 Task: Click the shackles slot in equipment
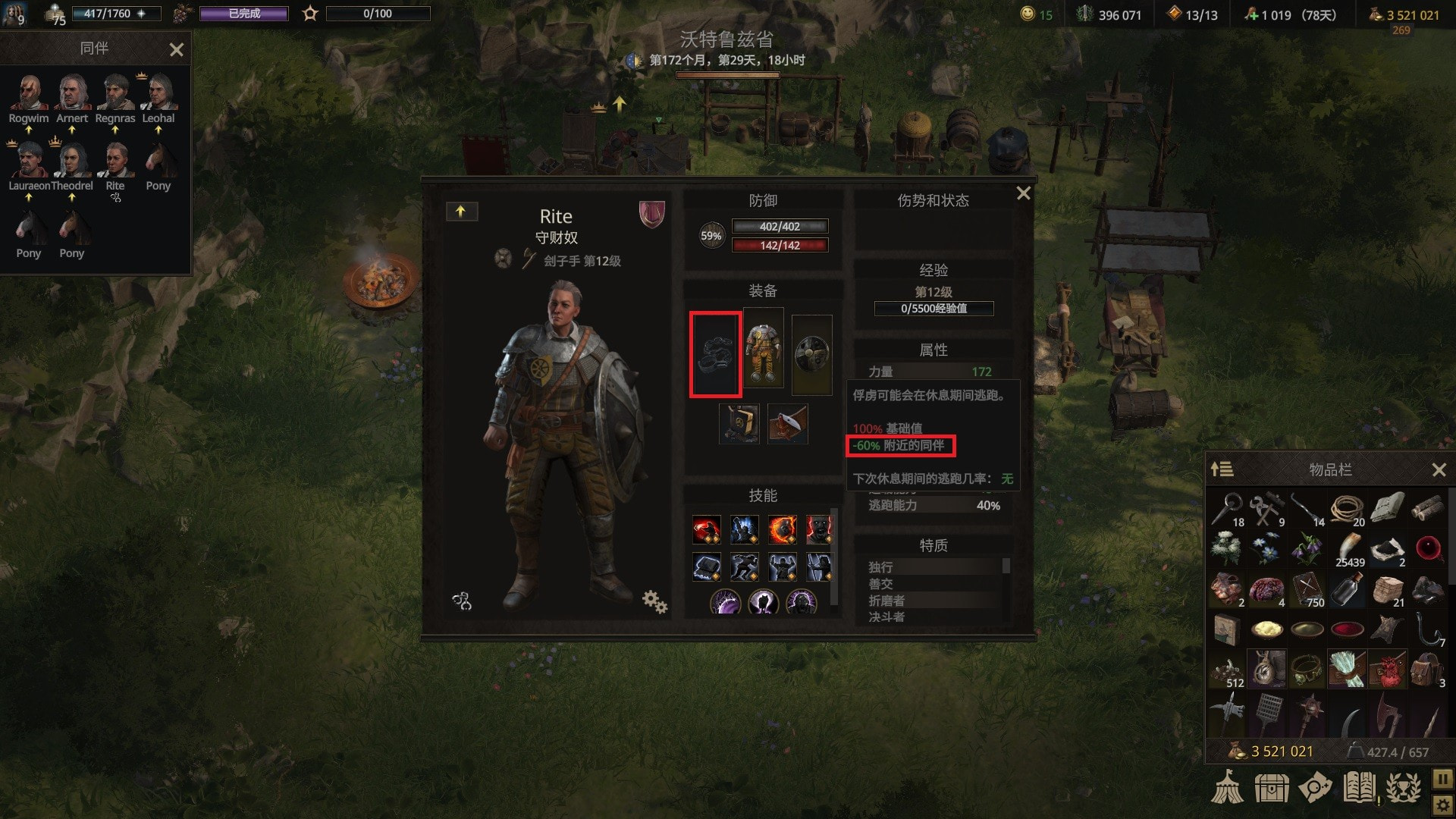[x=715, y=354]
